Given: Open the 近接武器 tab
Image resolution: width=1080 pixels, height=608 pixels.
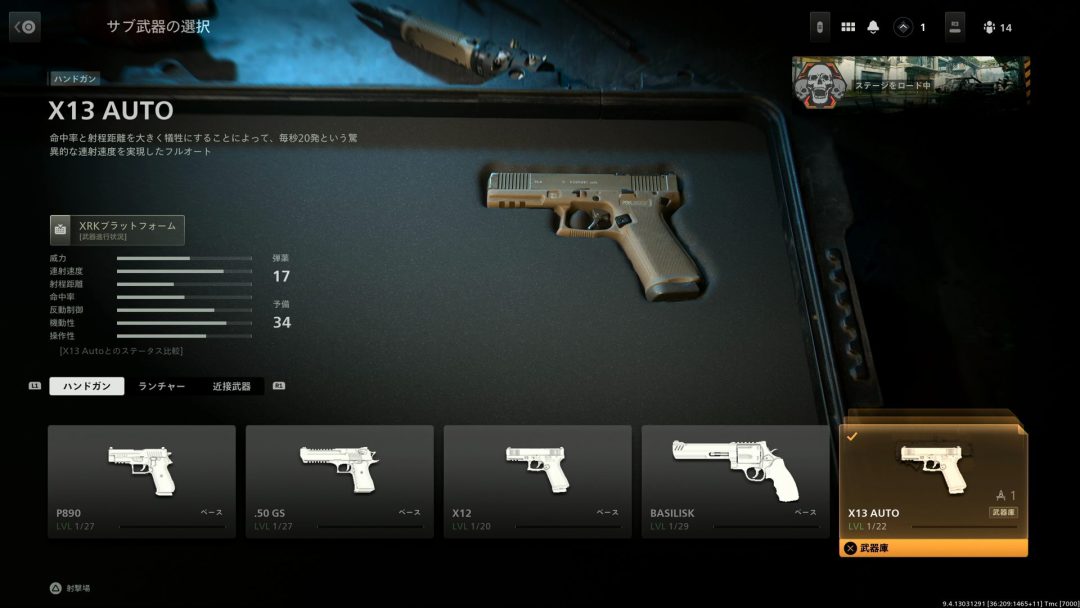Looking at the screenshot, I should [x=231, y=386].
